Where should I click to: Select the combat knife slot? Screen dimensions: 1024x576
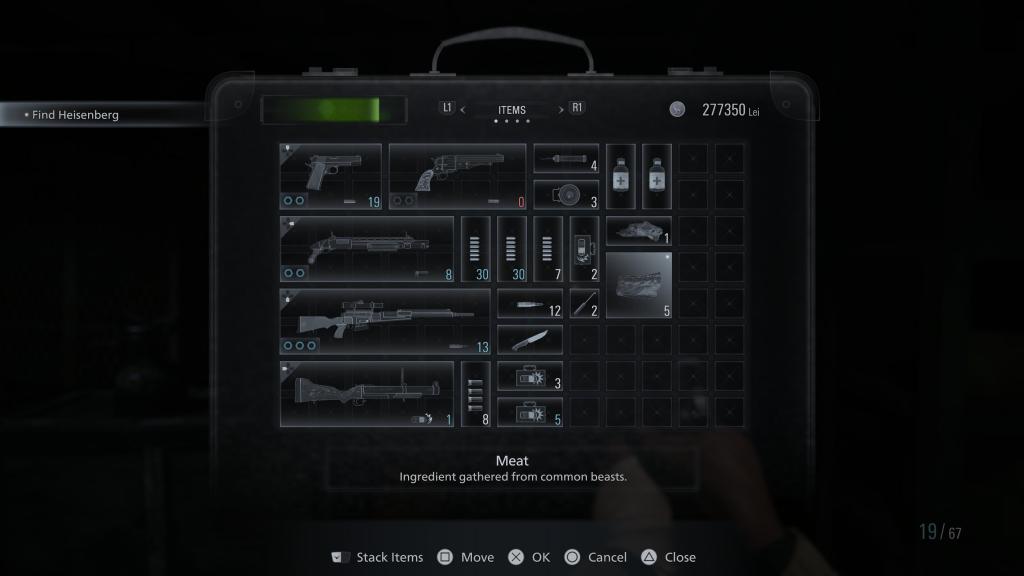tap(530, 340)
